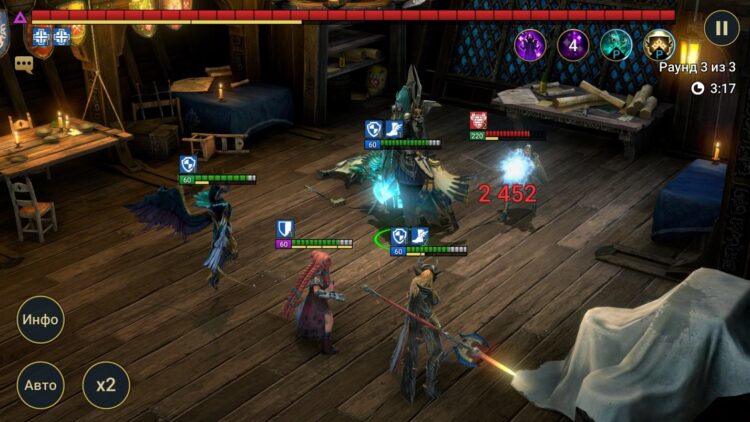
Task: Open the Инфо battle info panel
Action: [41, 321]
